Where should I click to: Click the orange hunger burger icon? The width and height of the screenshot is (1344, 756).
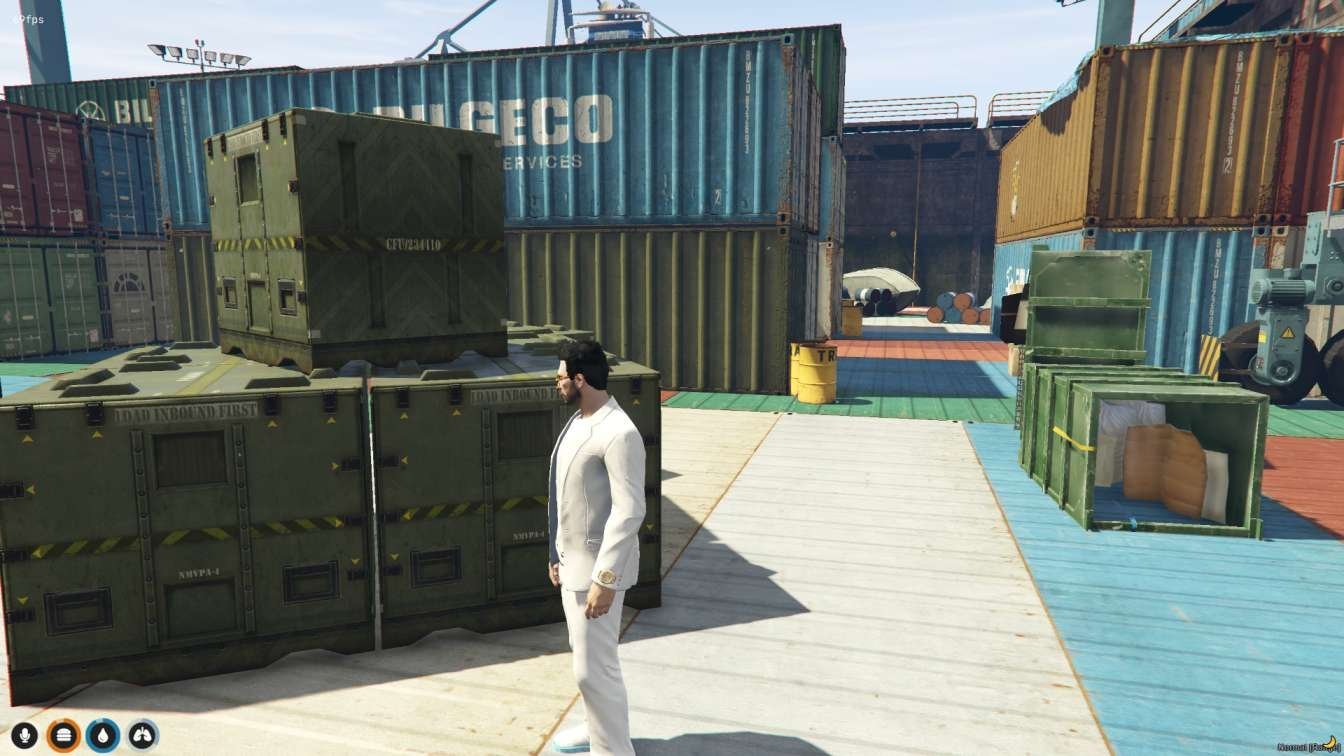(x=64, y=734)
